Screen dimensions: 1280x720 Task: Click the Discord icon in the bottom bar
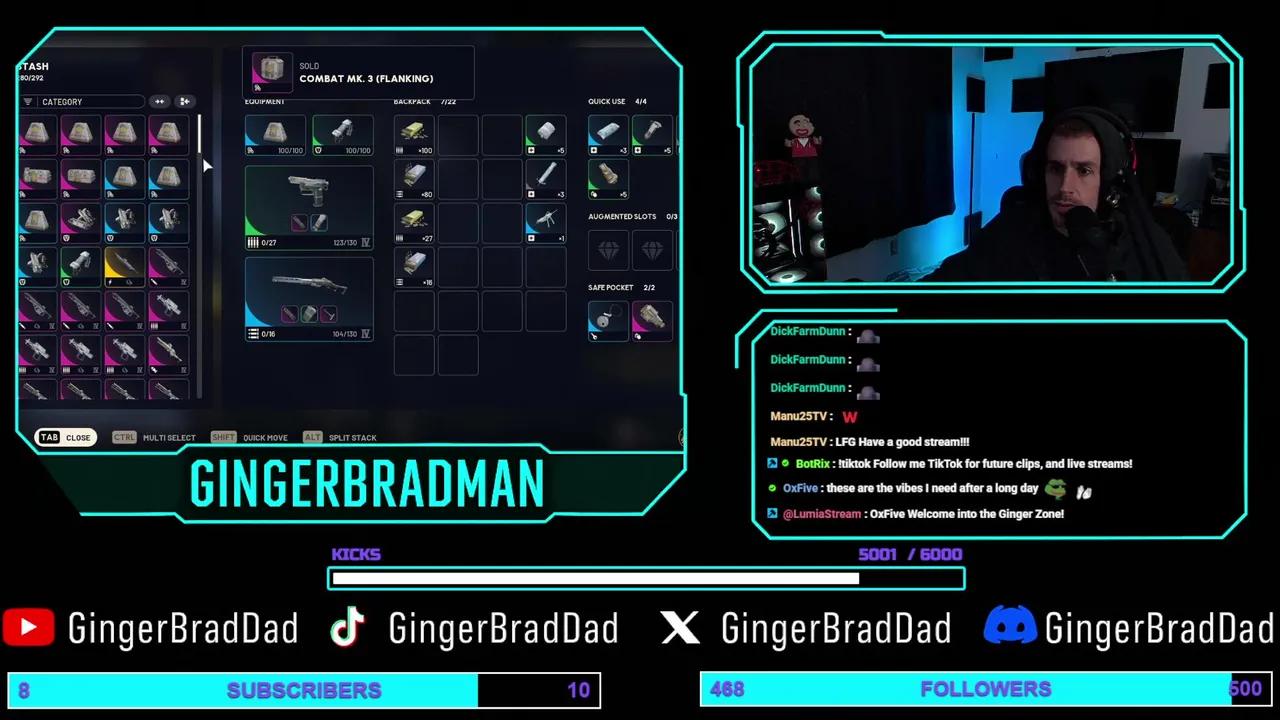pyautogui.click(x=1011, y=627)
